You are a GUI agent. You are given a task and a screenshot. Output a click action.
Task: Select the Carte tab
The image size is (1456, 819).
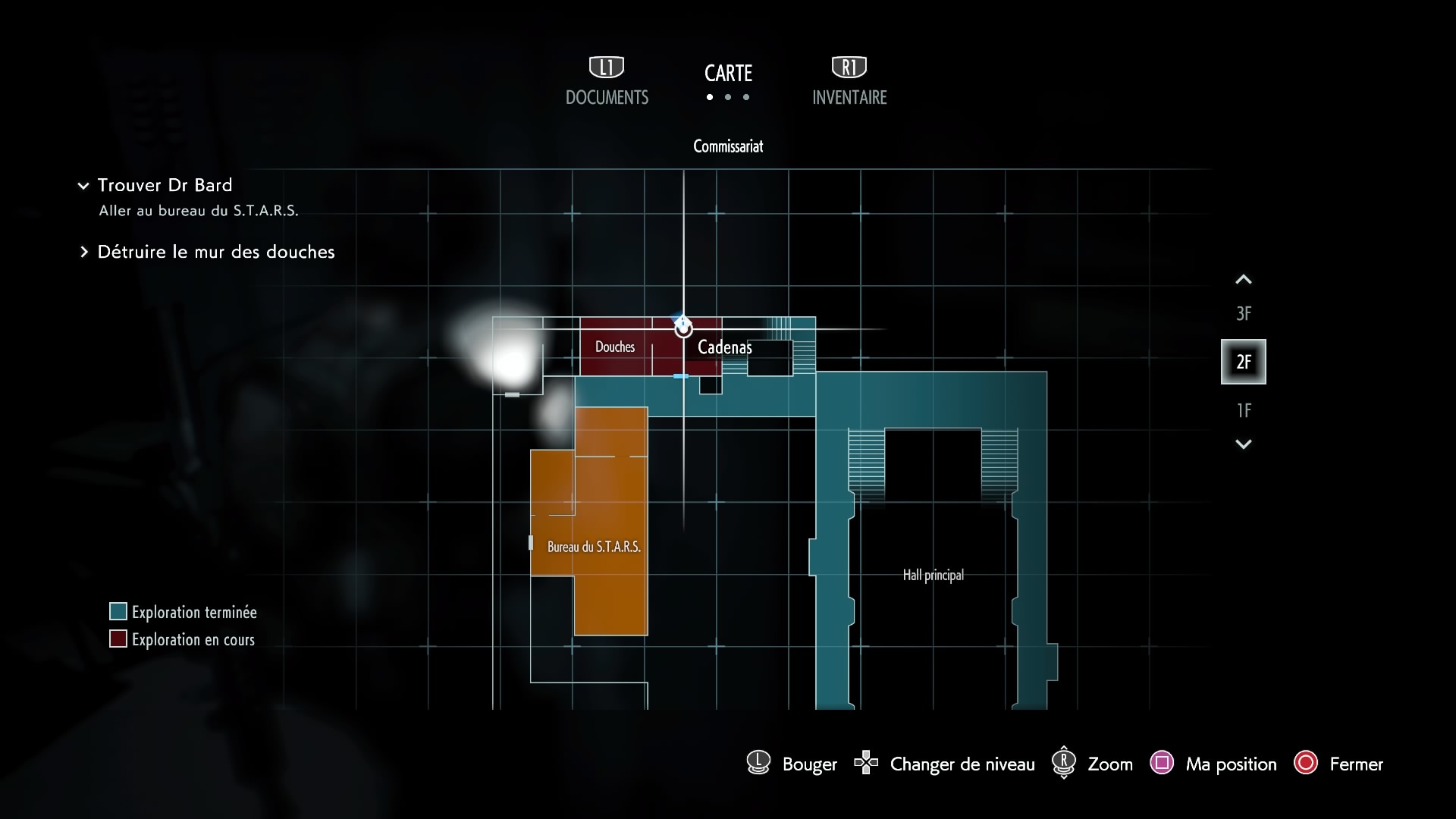point(728,74)
